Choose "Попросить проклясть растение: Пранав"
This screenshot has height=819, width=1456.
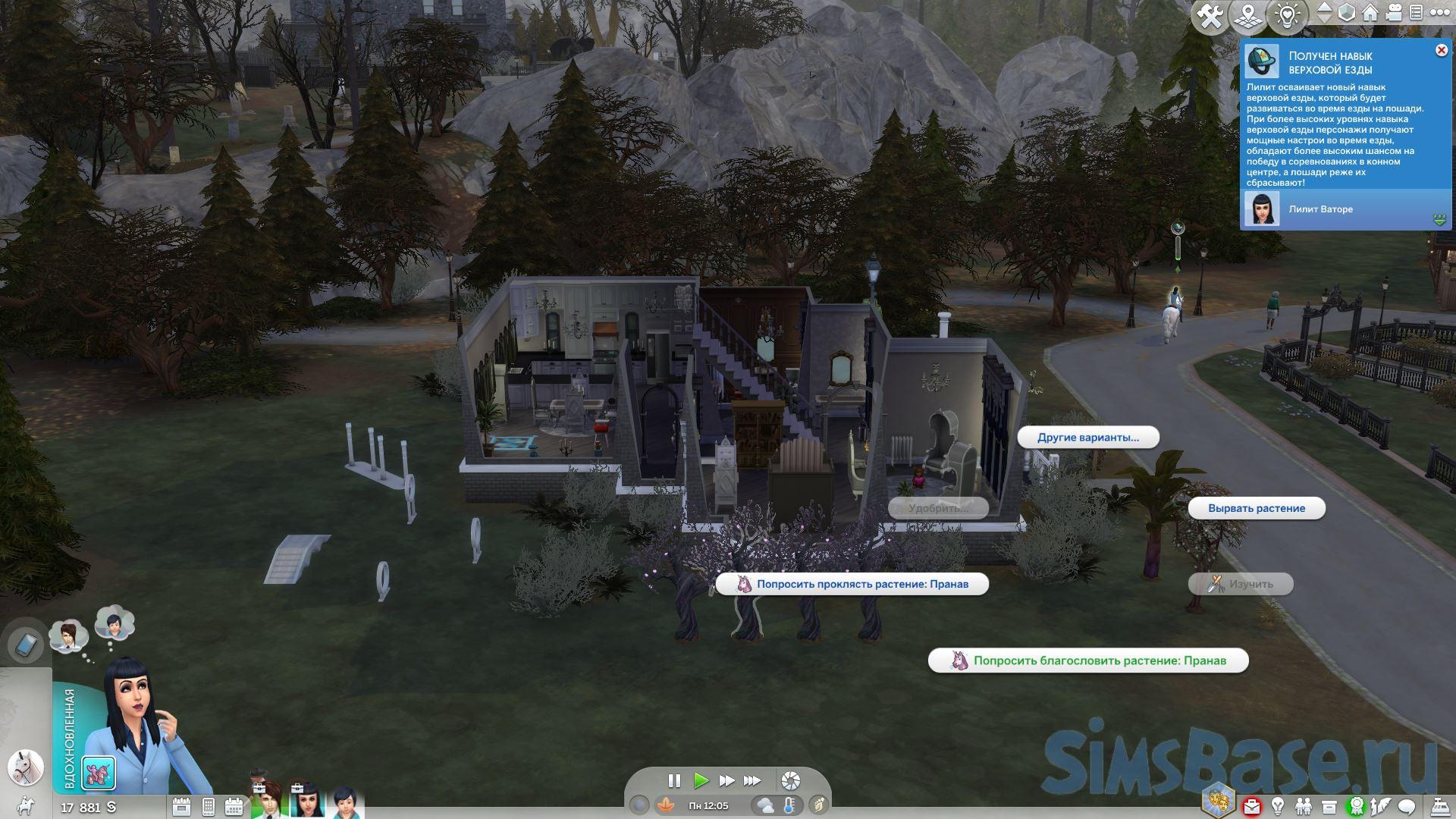[x=852, y=584]
